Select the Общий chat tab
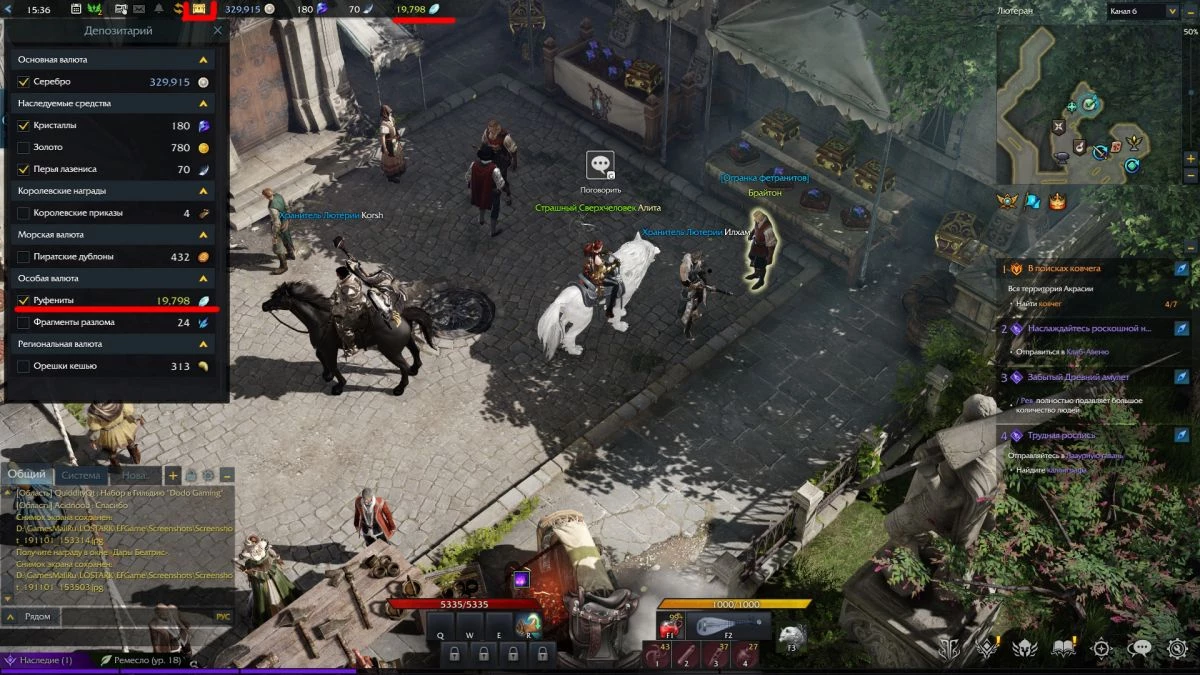 tap(26, 476)
